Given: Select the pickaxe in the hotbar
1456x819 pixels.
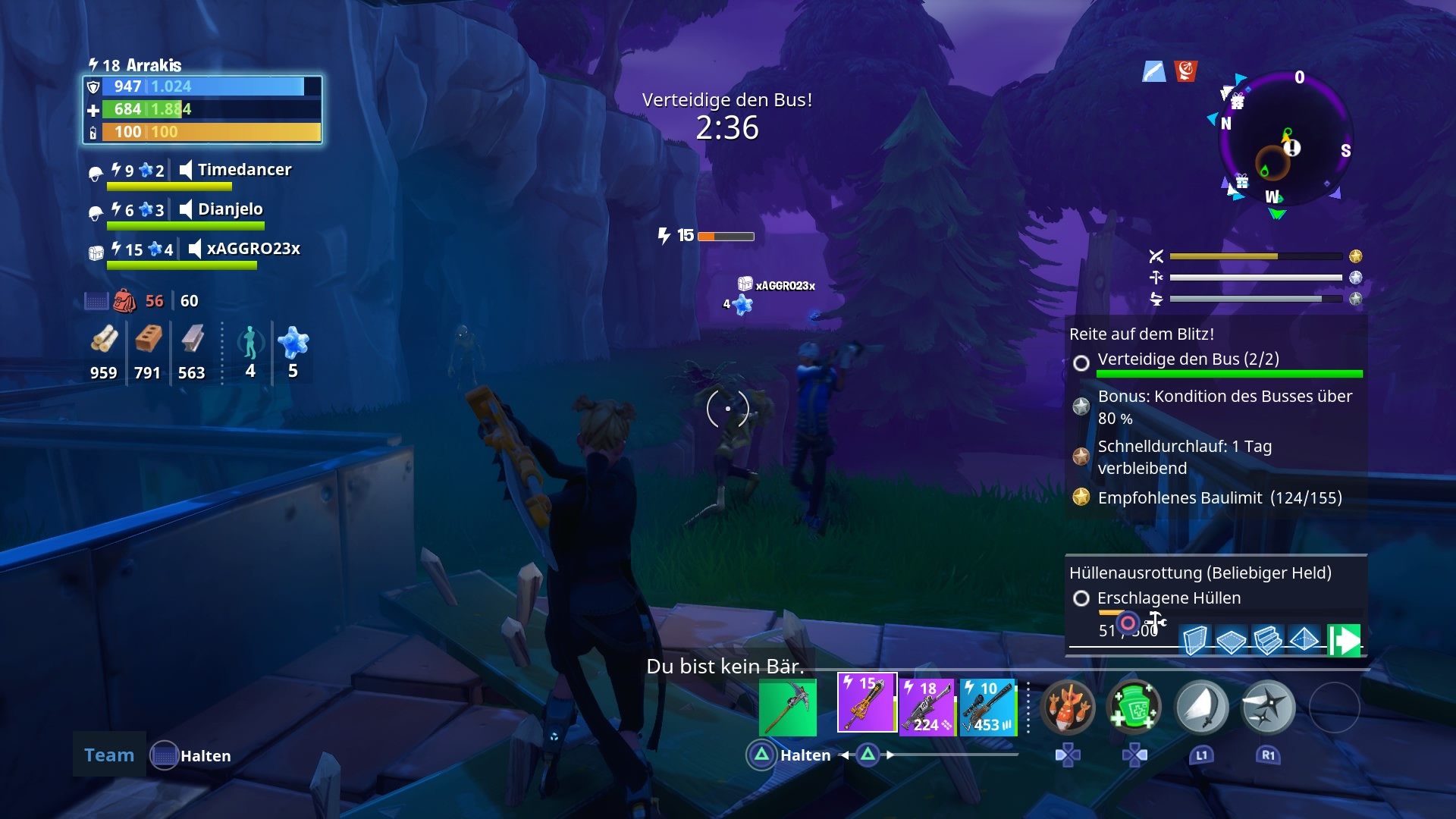Looking at the screenshot, I should pyautogui.click(x=789, y=708).
